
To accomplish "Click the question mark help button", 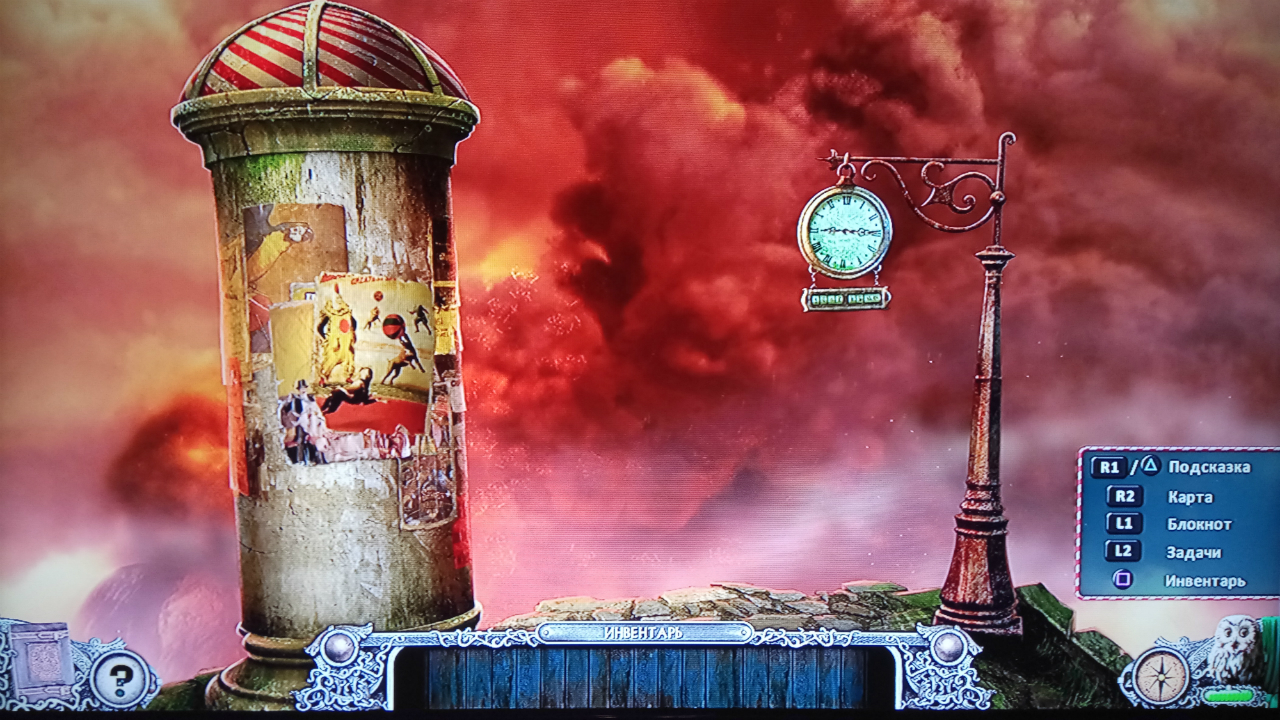I will point(120,679).
